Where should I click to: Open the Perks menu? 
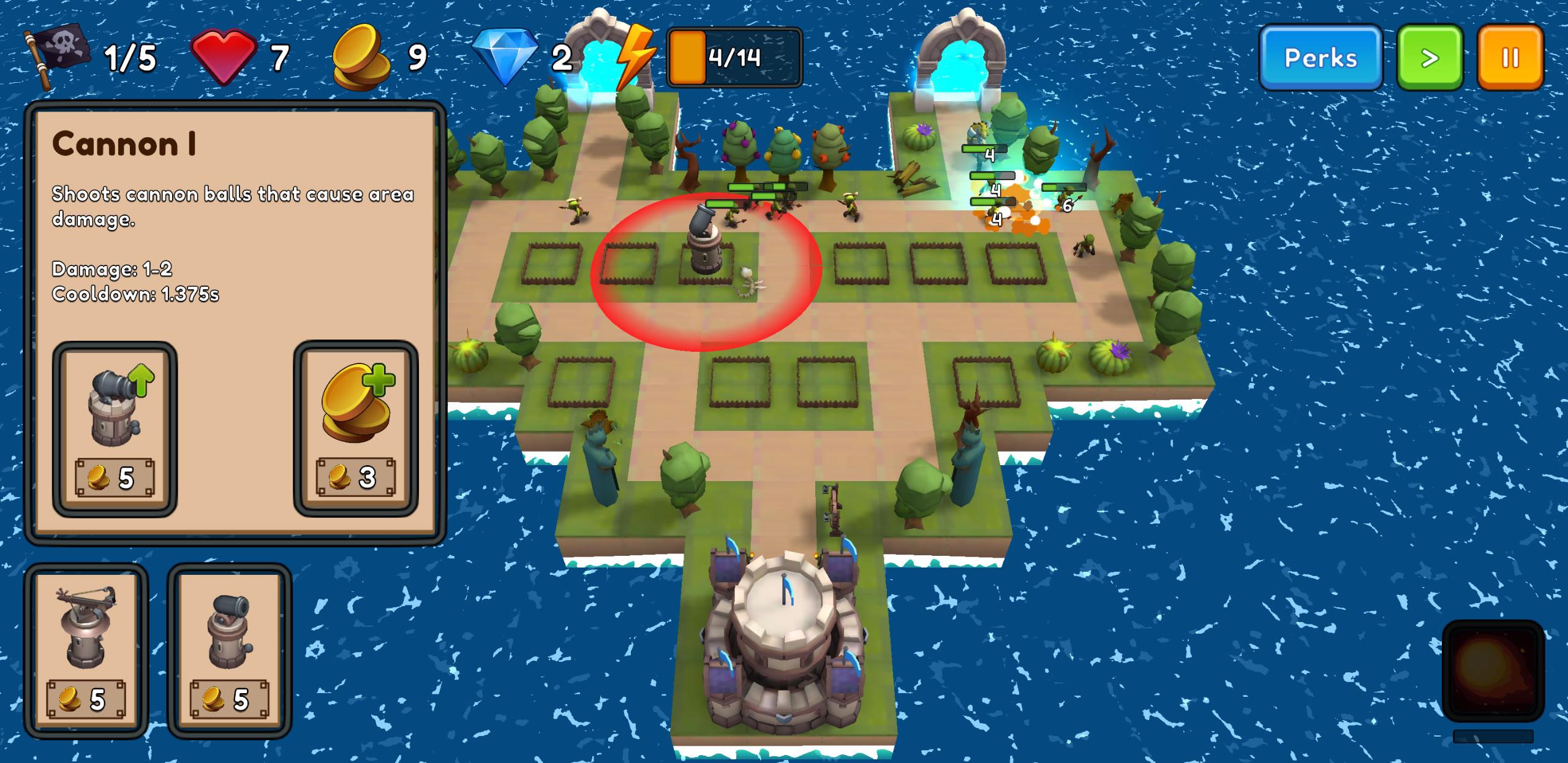pyautogui.click(x=1320, y=58)
